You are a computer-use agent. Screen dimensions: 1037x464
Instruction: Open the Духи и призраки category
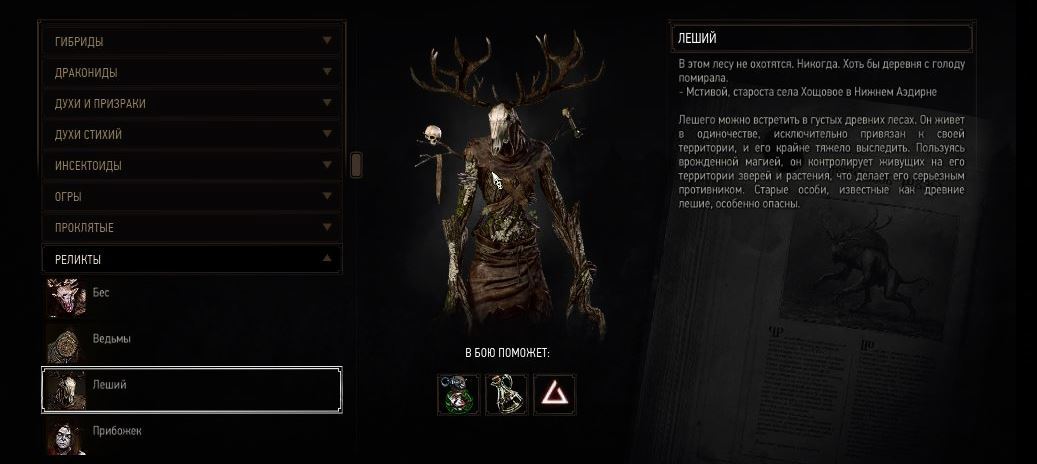pyautogui.click(x=190, y=104)
